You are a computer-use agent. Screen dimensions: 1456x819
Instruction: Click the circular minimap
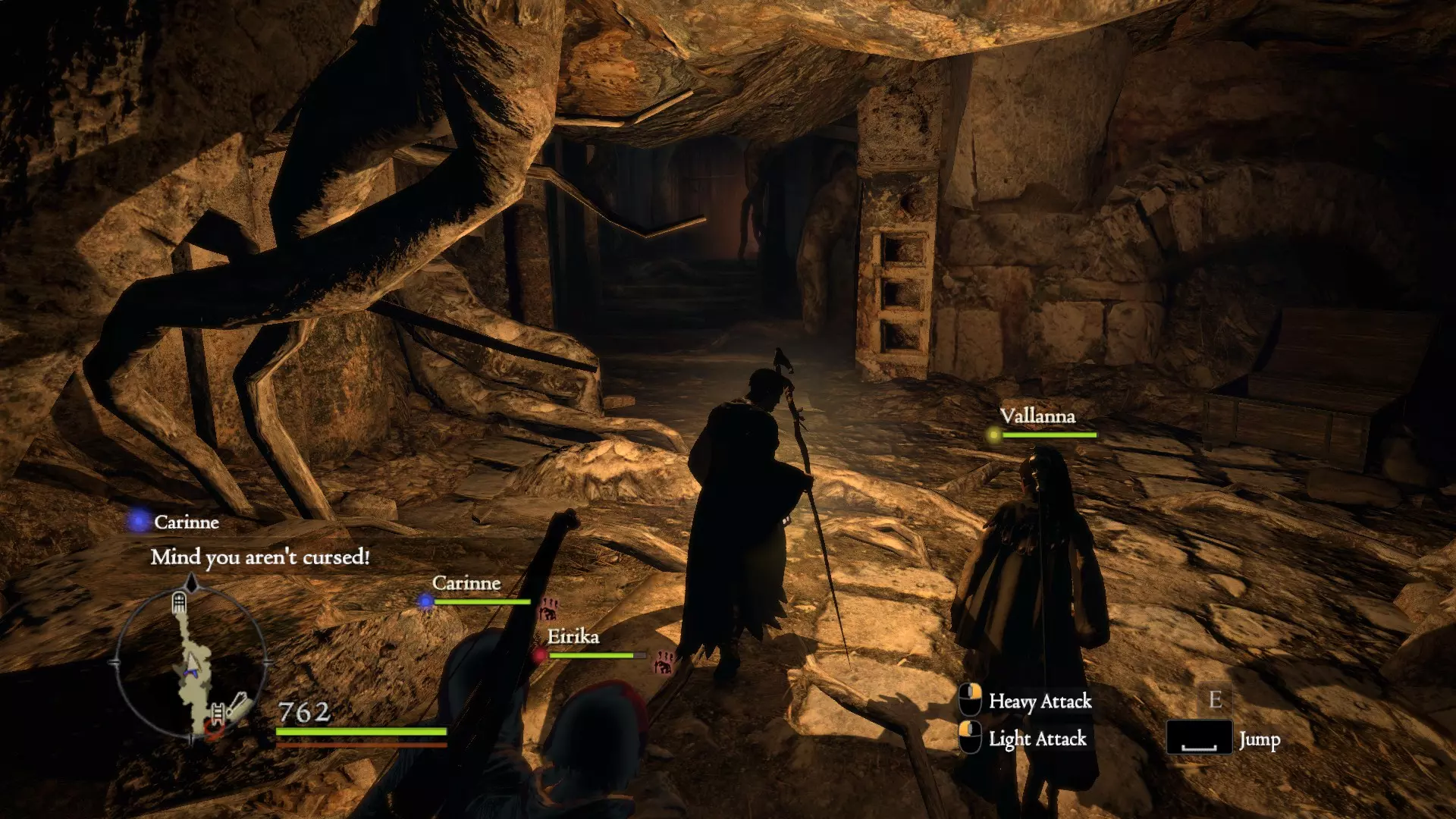click(x=191, y=663)
